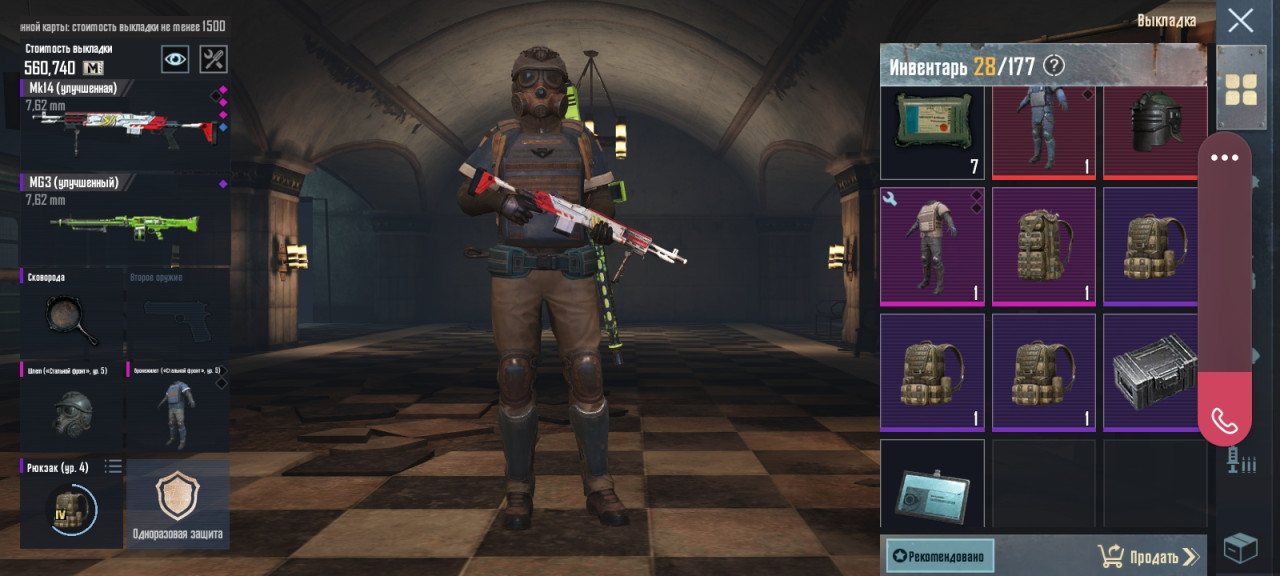Screen dimensions: 1280x576
Task: Open the backpack list icon
Action: pyautogui.click(x=114, y=466)
